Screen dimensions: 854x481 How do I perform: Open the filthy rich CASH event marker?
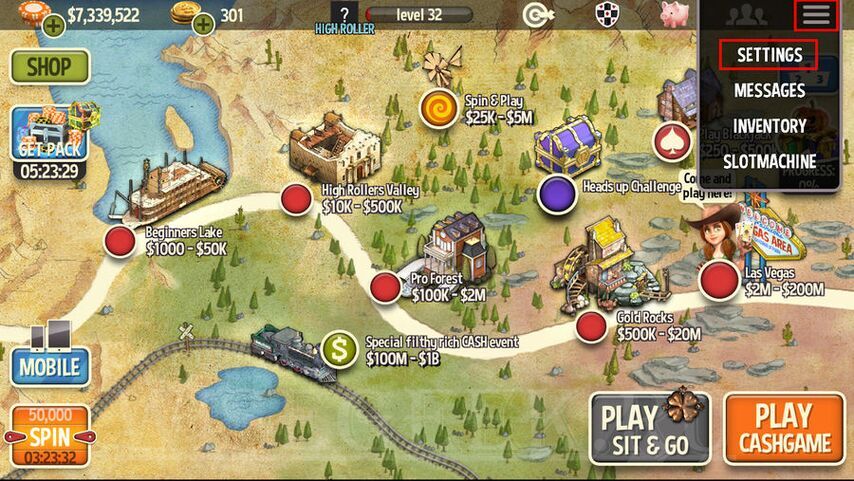pos(340,349)
